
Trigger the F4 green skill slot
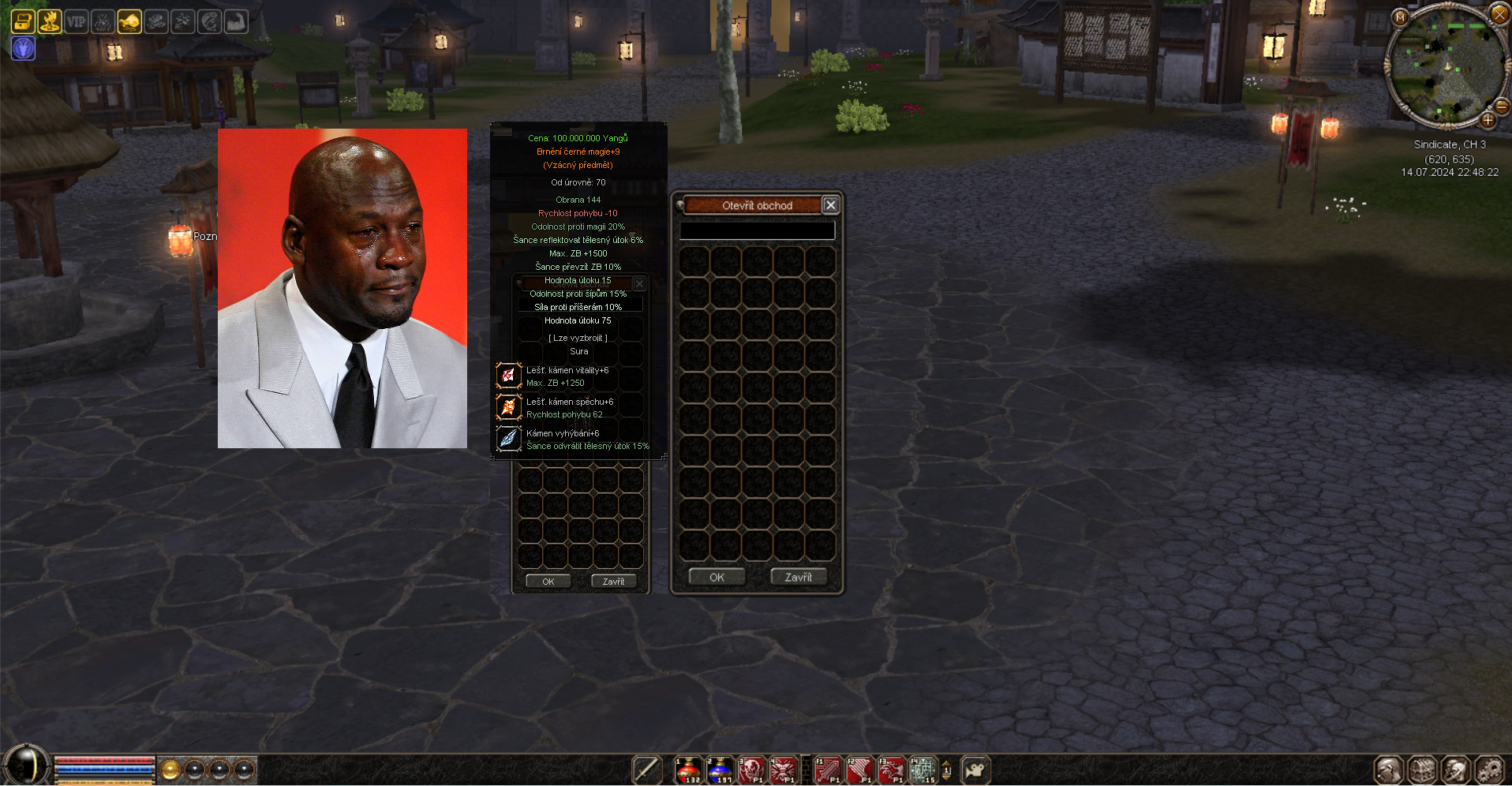(923, 769)
